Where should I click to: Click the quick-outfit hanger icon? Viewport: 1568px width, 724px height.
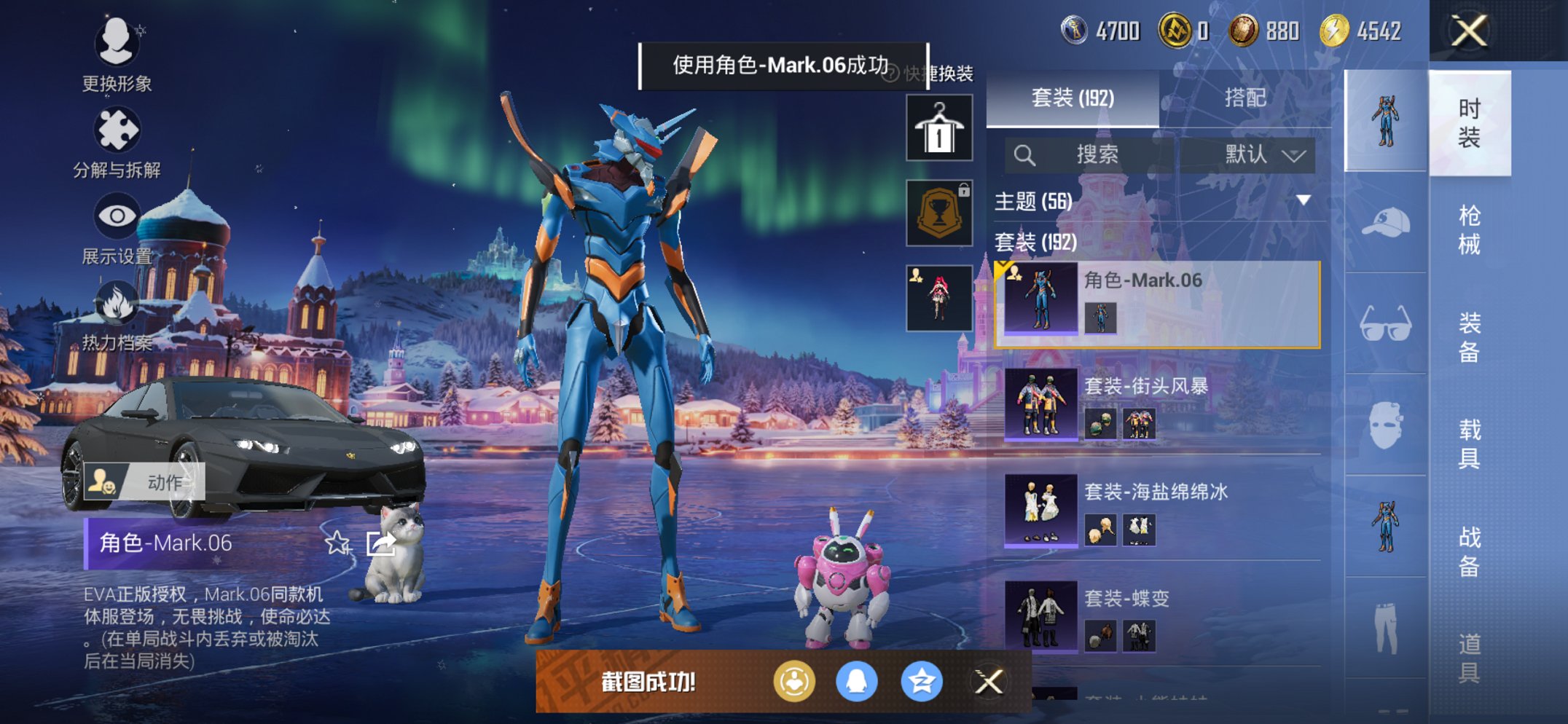point(939,128)
